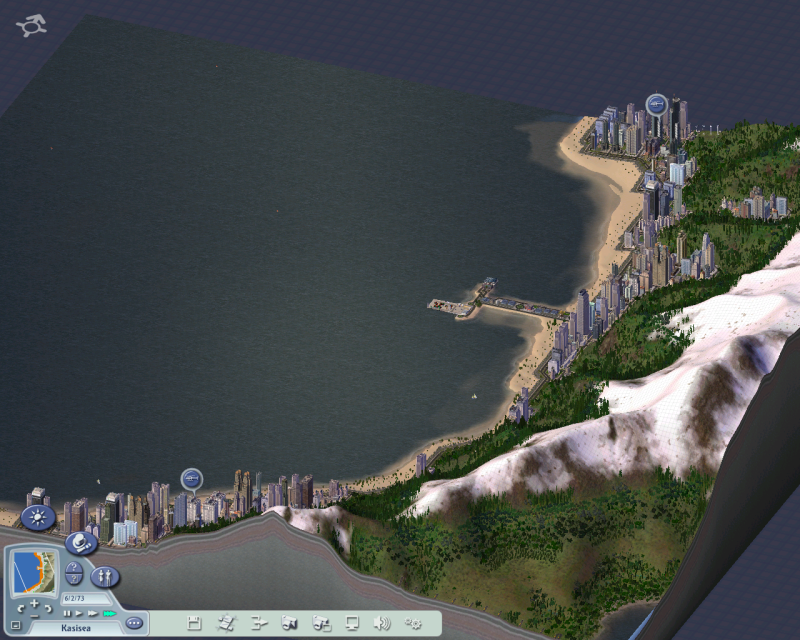
Task: Open Mayor Mode with the top hat button
Action: 80,541
